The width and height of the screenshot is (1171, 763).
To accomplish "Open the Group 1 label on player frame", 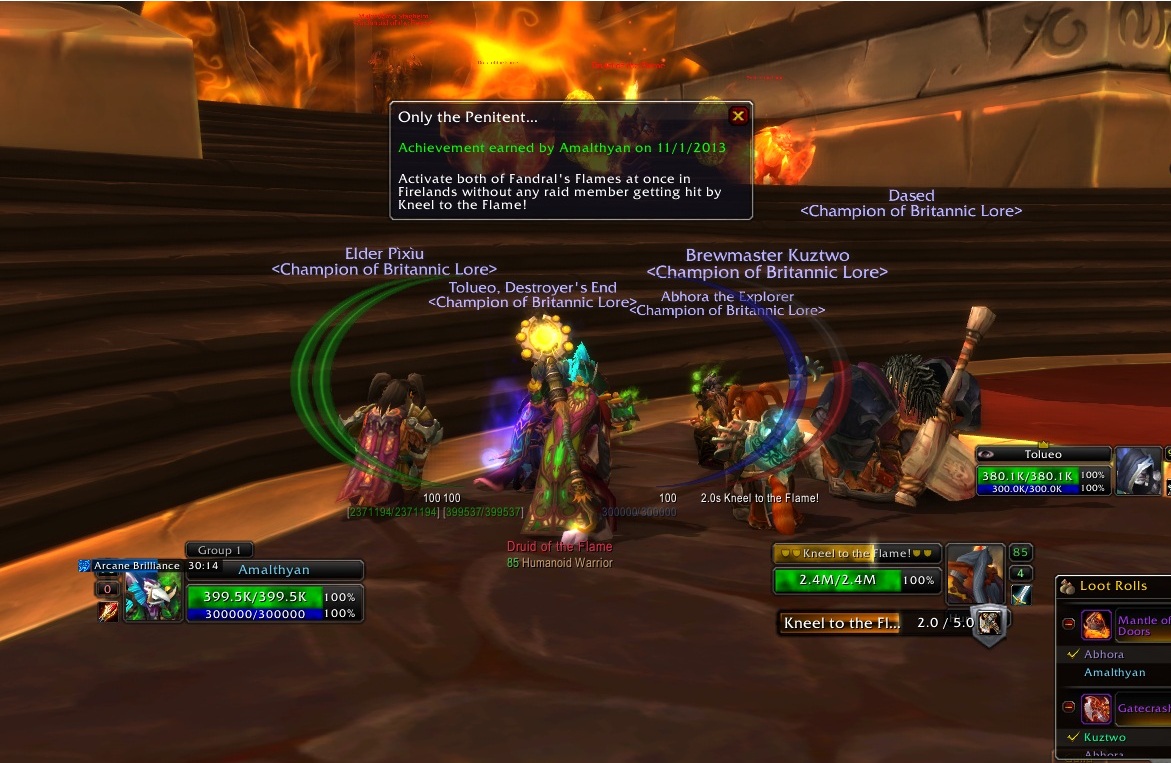I will 219,550.
